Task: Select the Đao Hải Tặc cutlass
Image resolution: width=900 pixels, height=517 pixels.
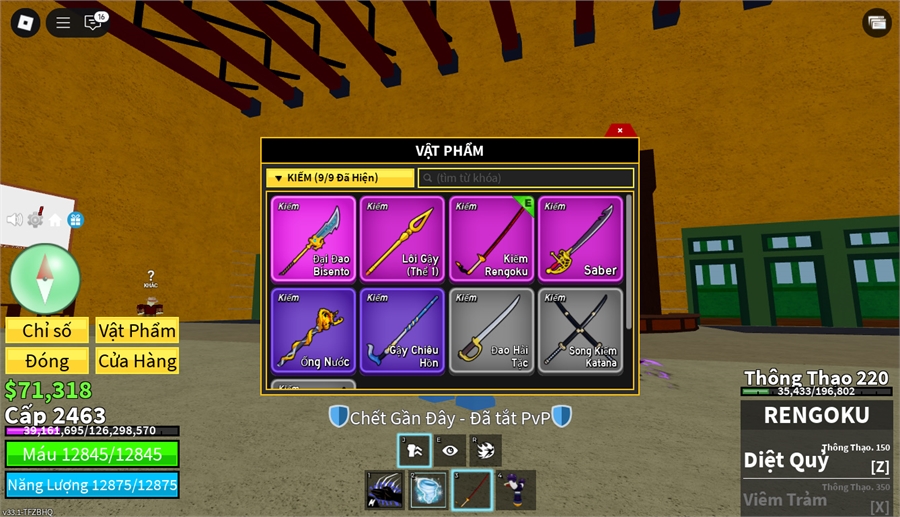Action: point(491,330)
